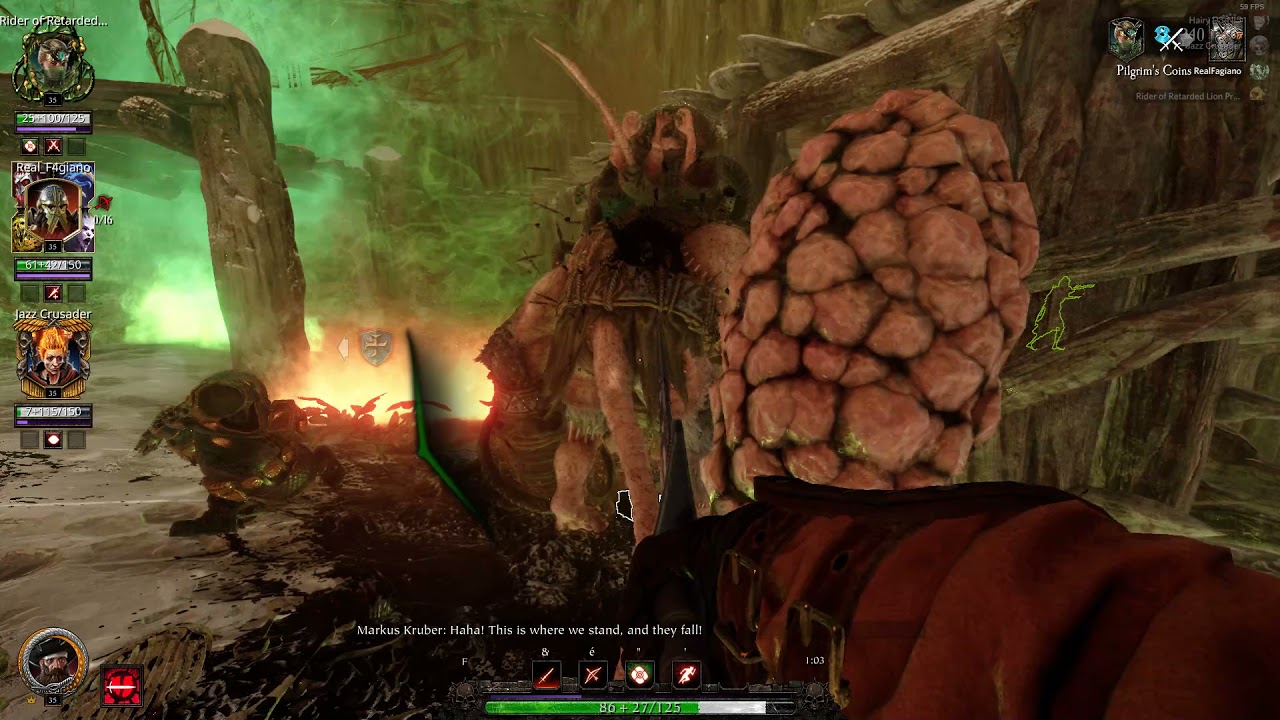Select the Jazz Crusader teammate portrait
Viewport: 1280px width, 720px height.
point(53,359)
